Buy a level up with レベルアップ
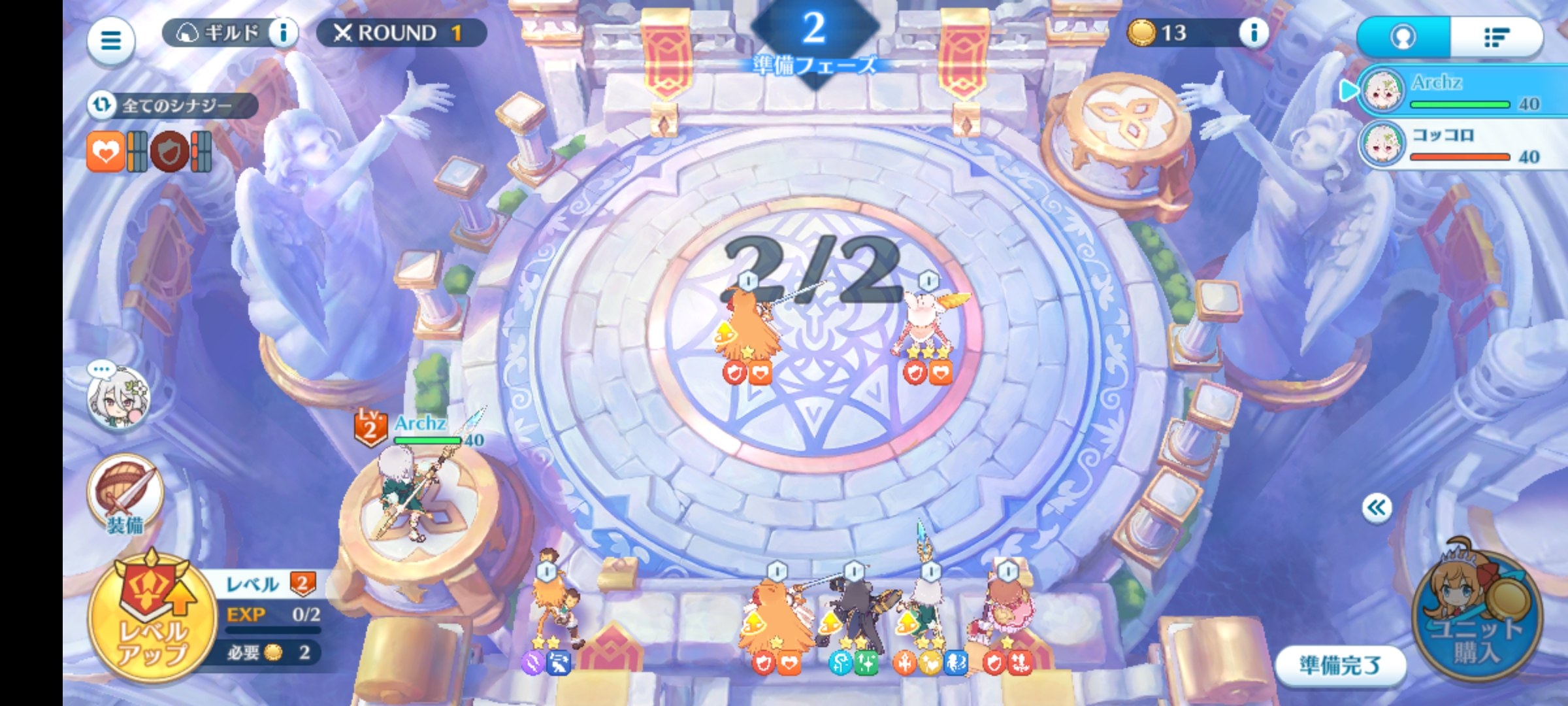This screenshot has height=706, width=1568. 153,617
